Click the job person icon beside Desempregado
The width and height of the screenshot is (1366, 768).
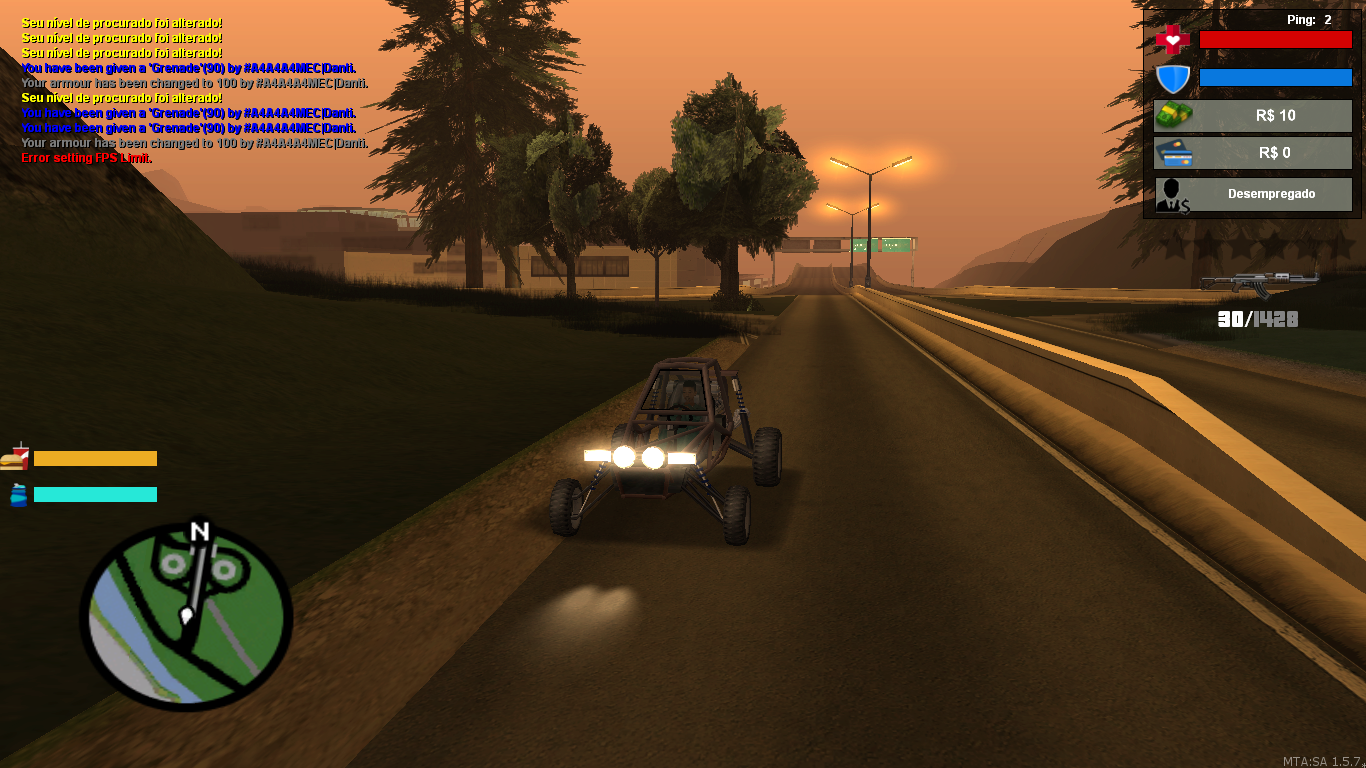coord(1171,193)
